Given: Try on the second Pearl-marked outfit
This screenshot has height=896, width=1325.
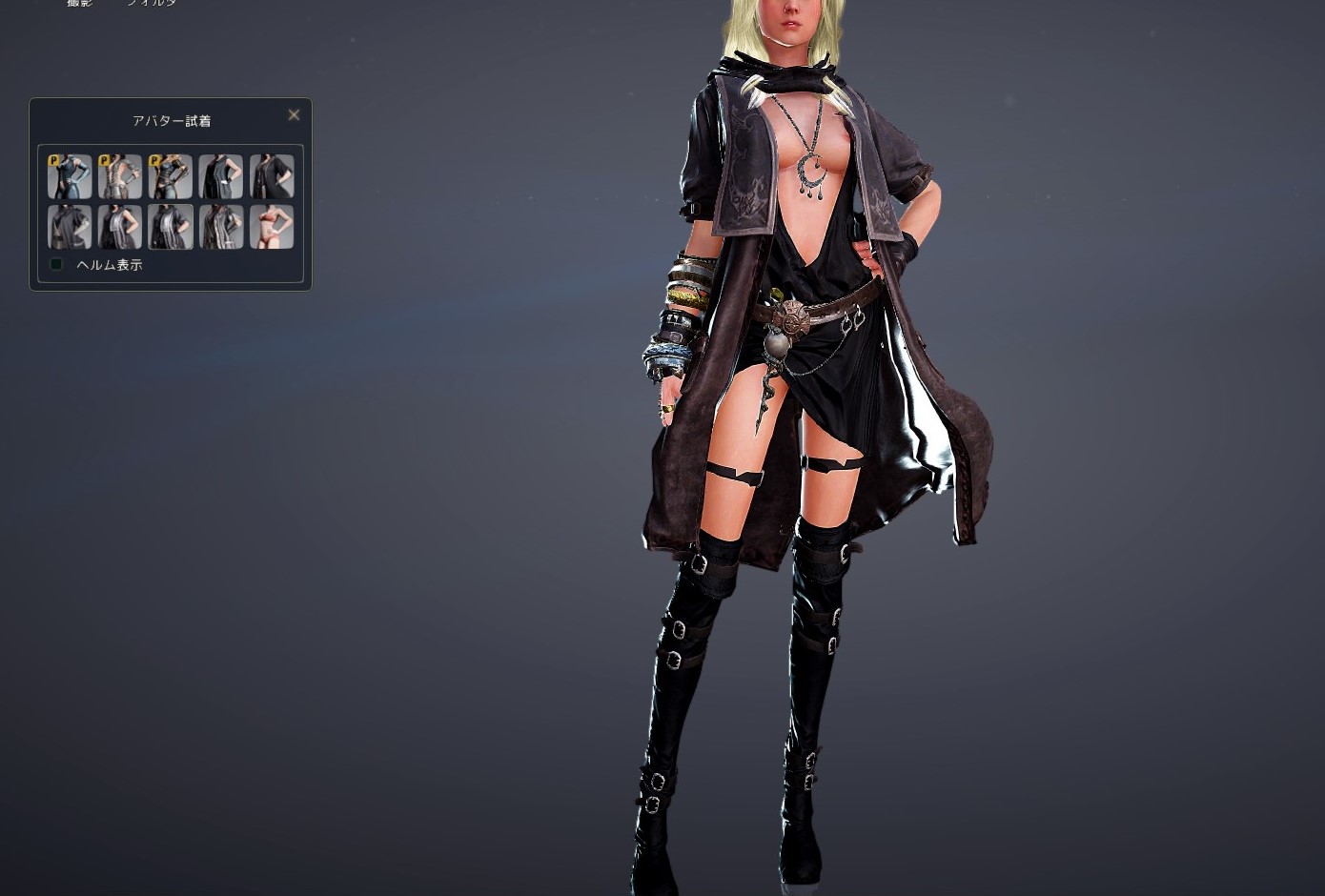Looking at the screenshot, I should tap(119, 176).
